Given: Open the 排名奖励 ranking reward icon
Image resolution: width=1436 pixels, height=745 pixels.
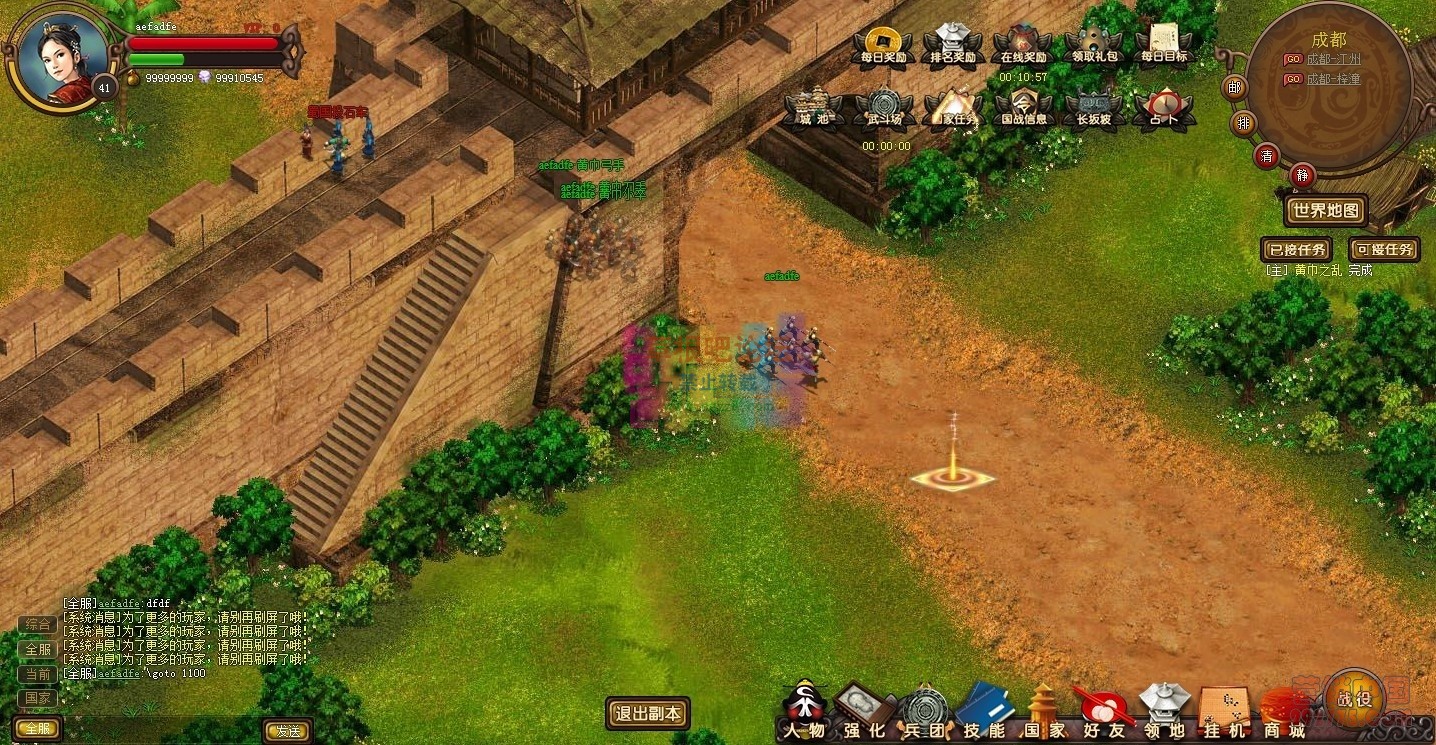Looking at the screenshot, I should (x=952, y=40).
